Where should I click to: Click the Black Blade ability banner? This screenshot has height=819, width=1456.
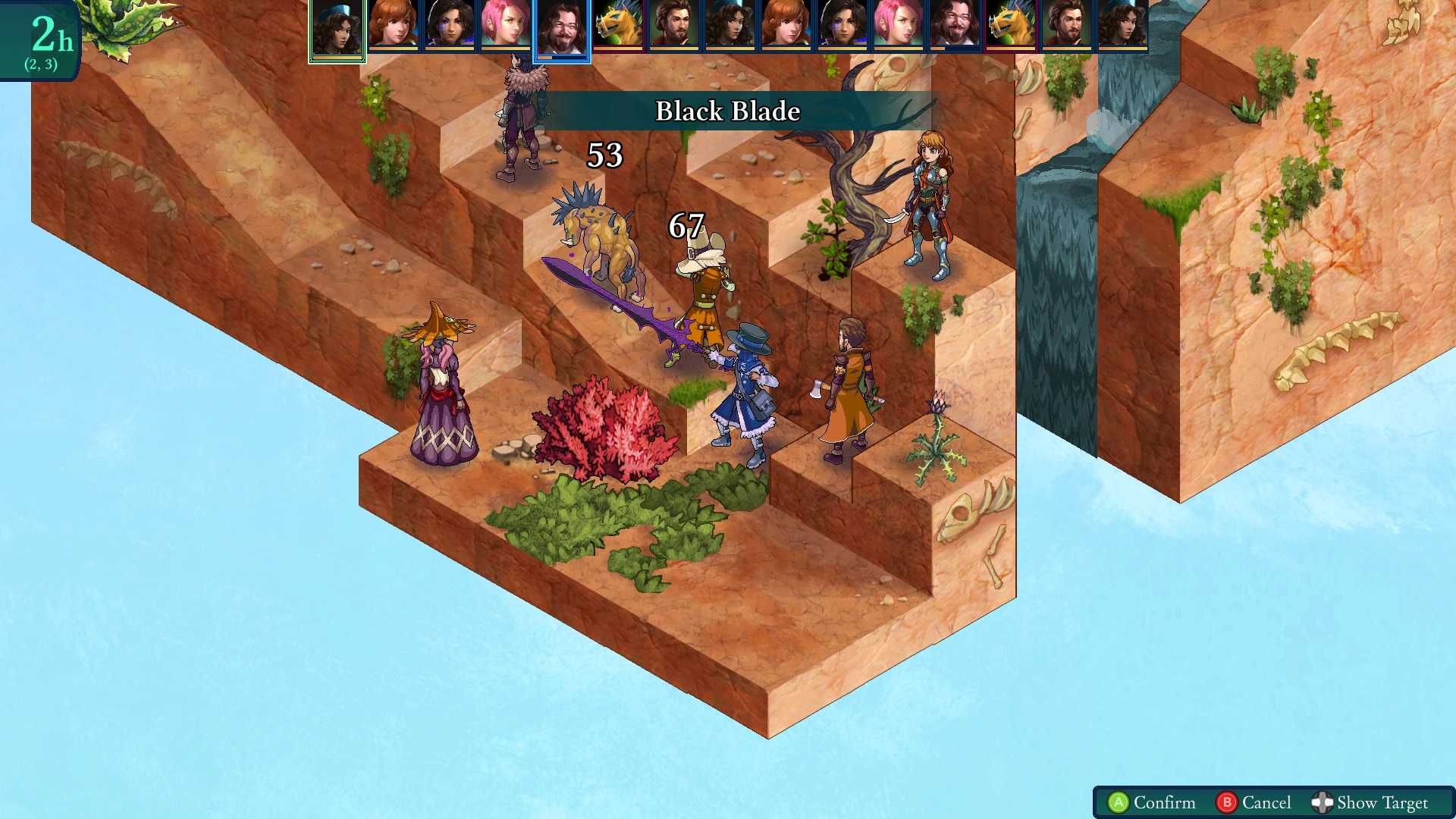click(726, 111)
